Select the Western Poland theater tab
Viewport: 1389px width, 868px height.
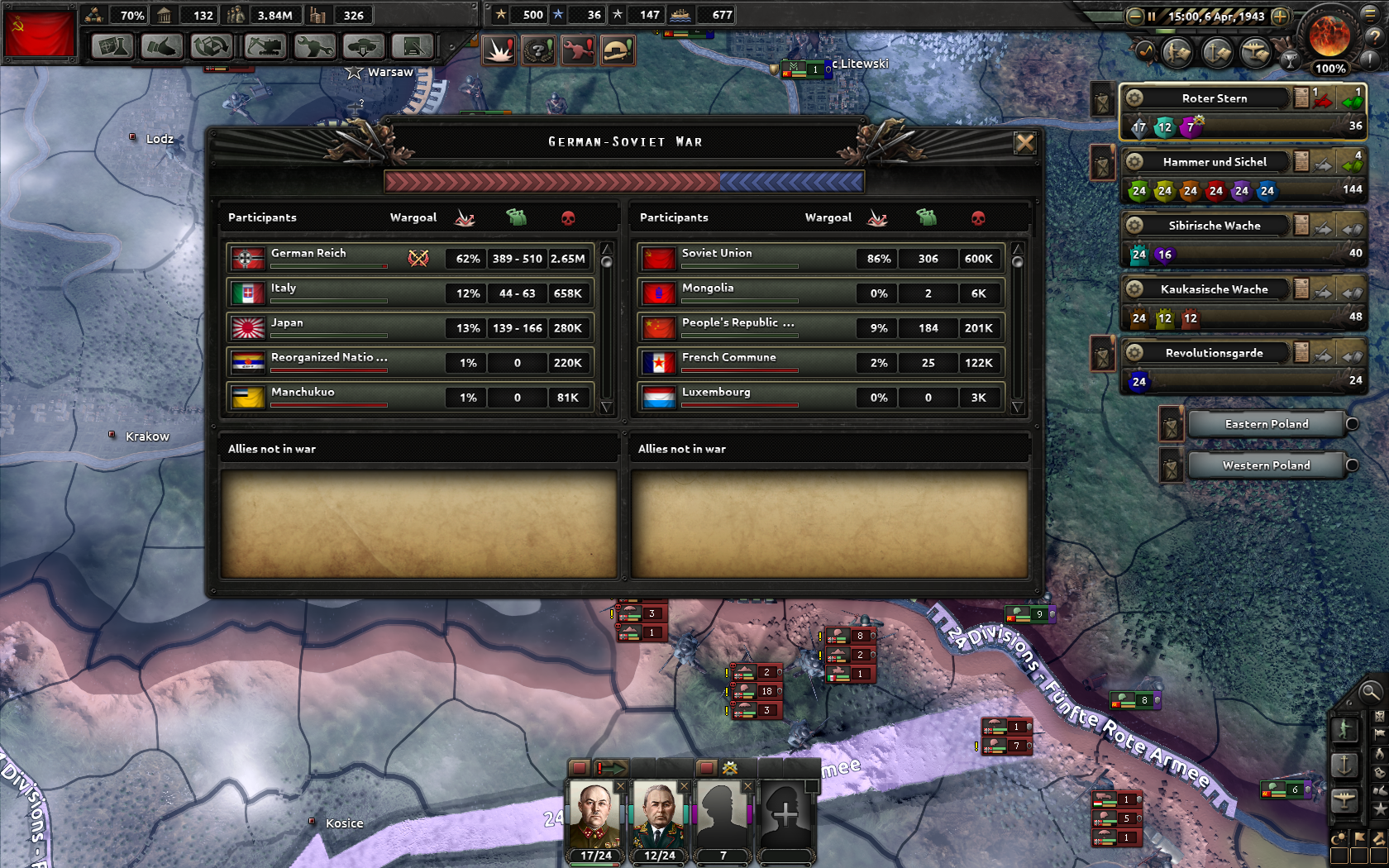click(1263, 465)
